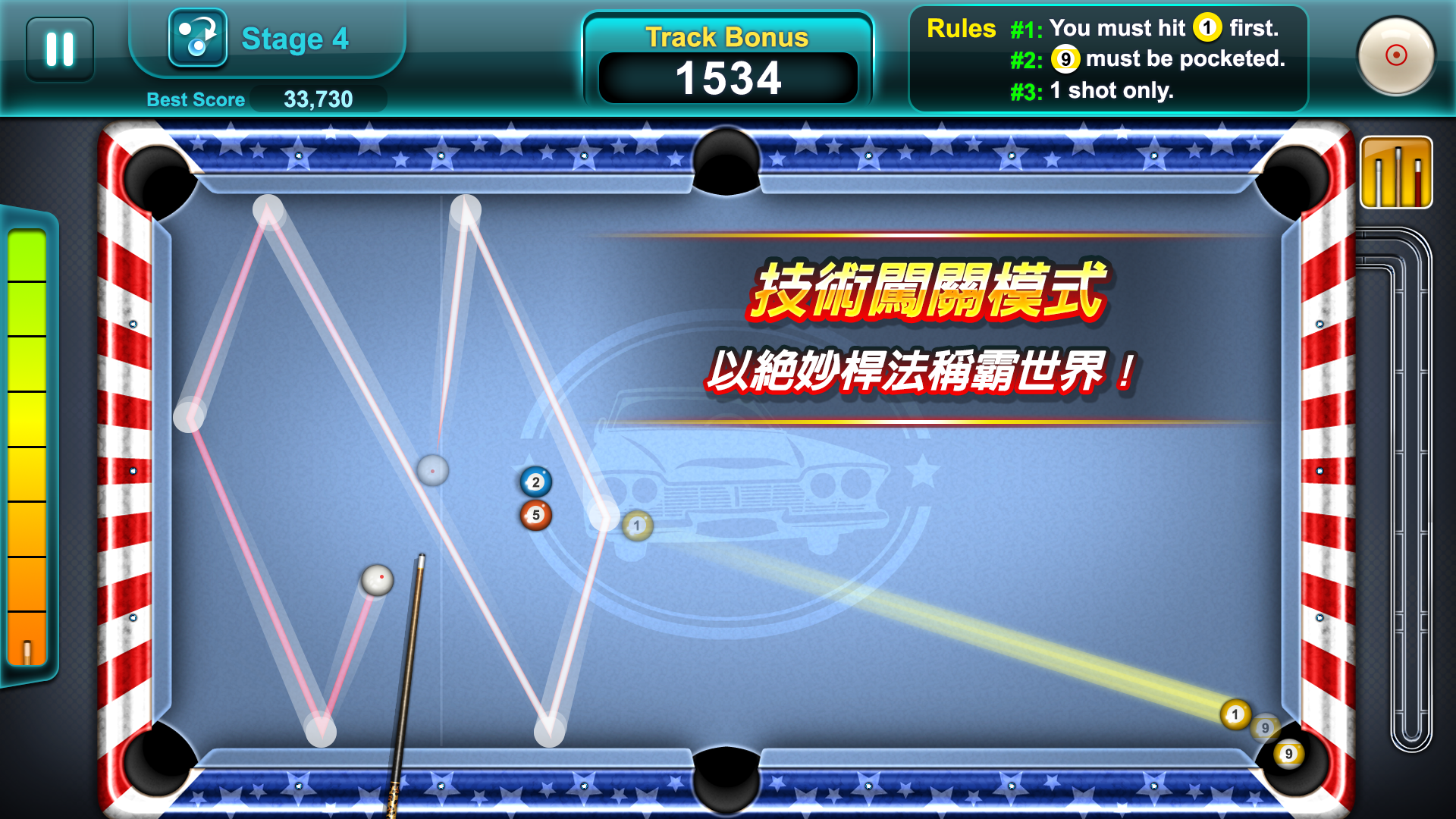
Task: Select the blue 2-ball on the table
Action: [536, 481]
